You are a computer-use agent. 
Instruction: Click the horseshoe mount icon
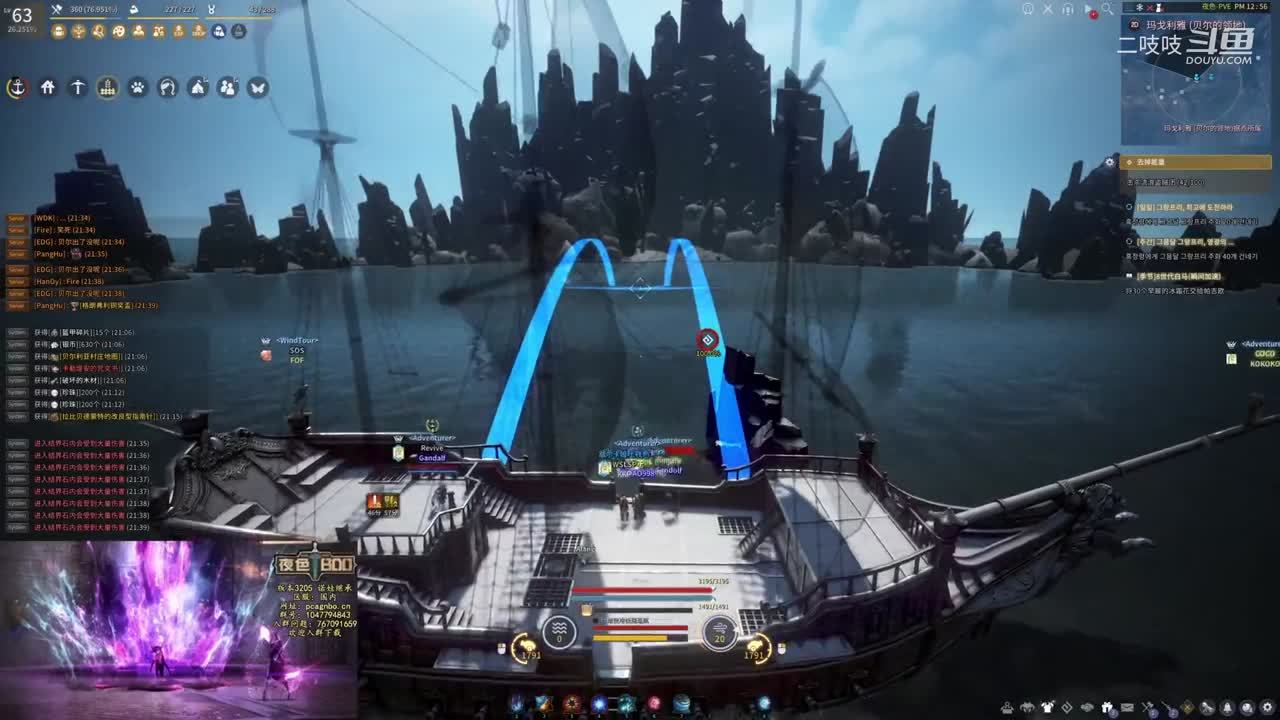coord(167,87)
